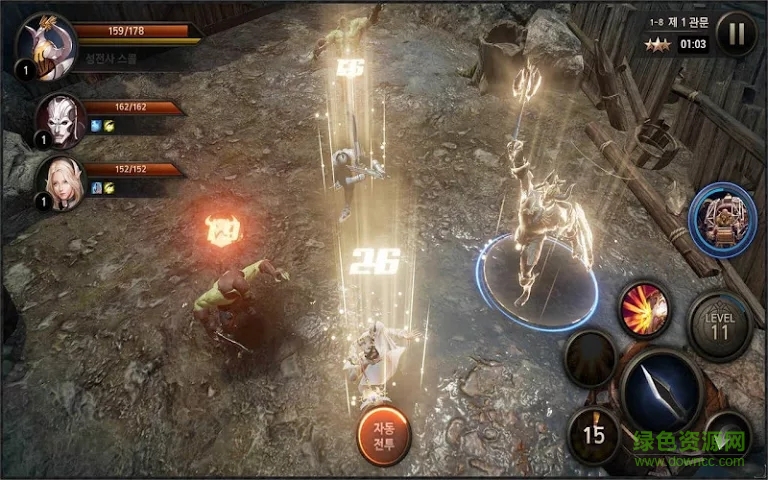Activate the fiery burst skill
768x480 pixels.
pos(643,308)
